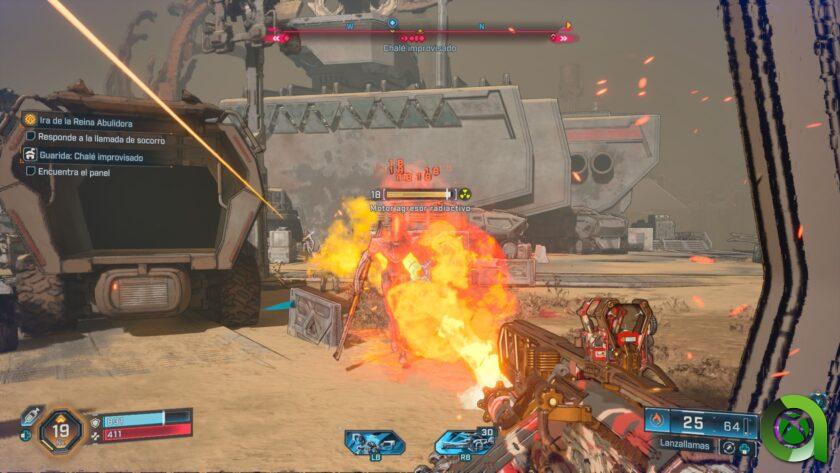The height and width of the screenshot is (473, 840).
Task: Select the Guarida: Chalé improvisado tracker entry
Action: [92, 157]
